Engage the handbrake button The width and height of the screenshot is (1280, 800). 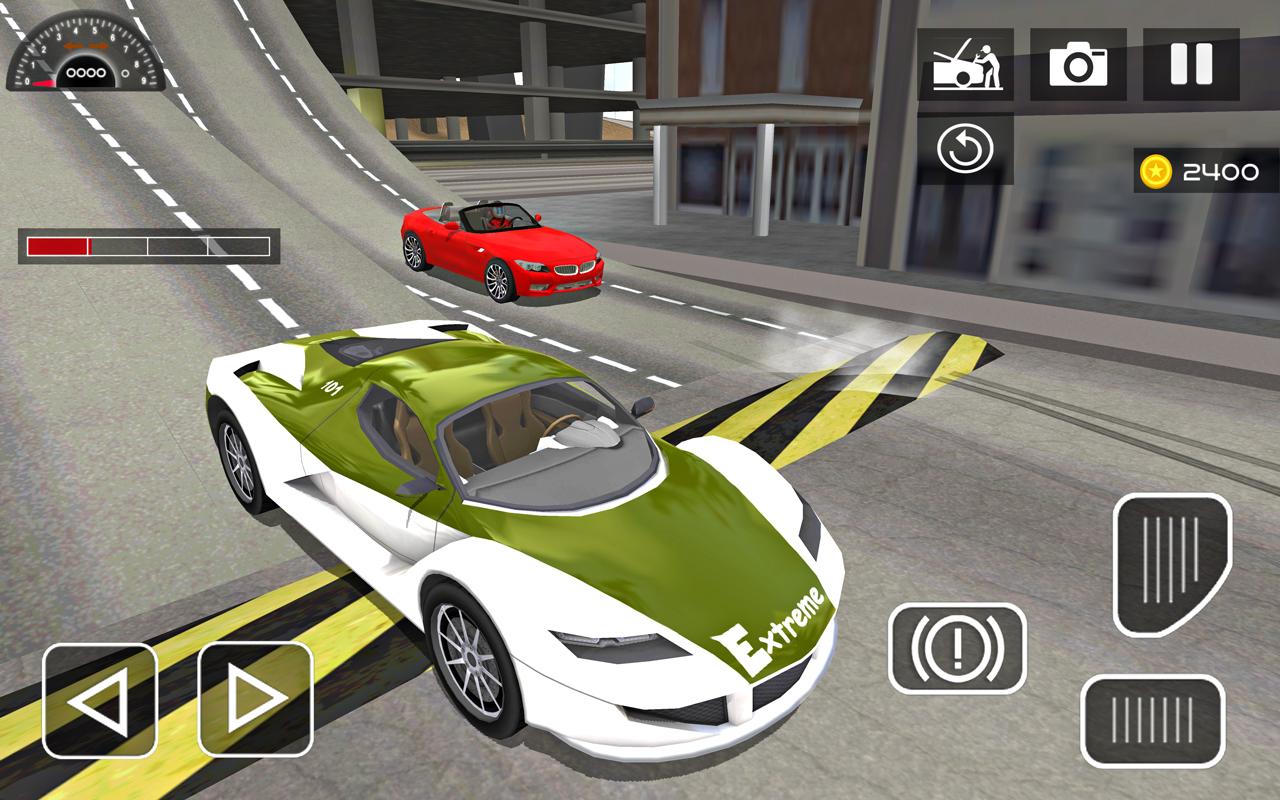click(x=957, y=649)
